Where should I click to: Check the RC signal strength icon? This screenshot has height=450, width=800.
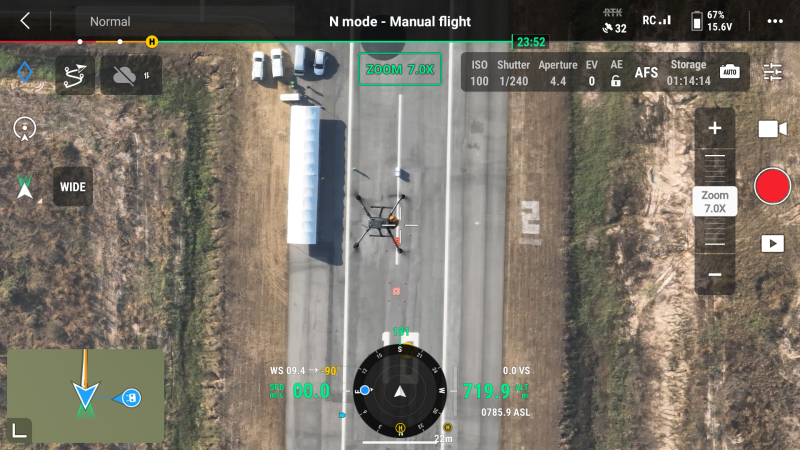coord(657,20)
